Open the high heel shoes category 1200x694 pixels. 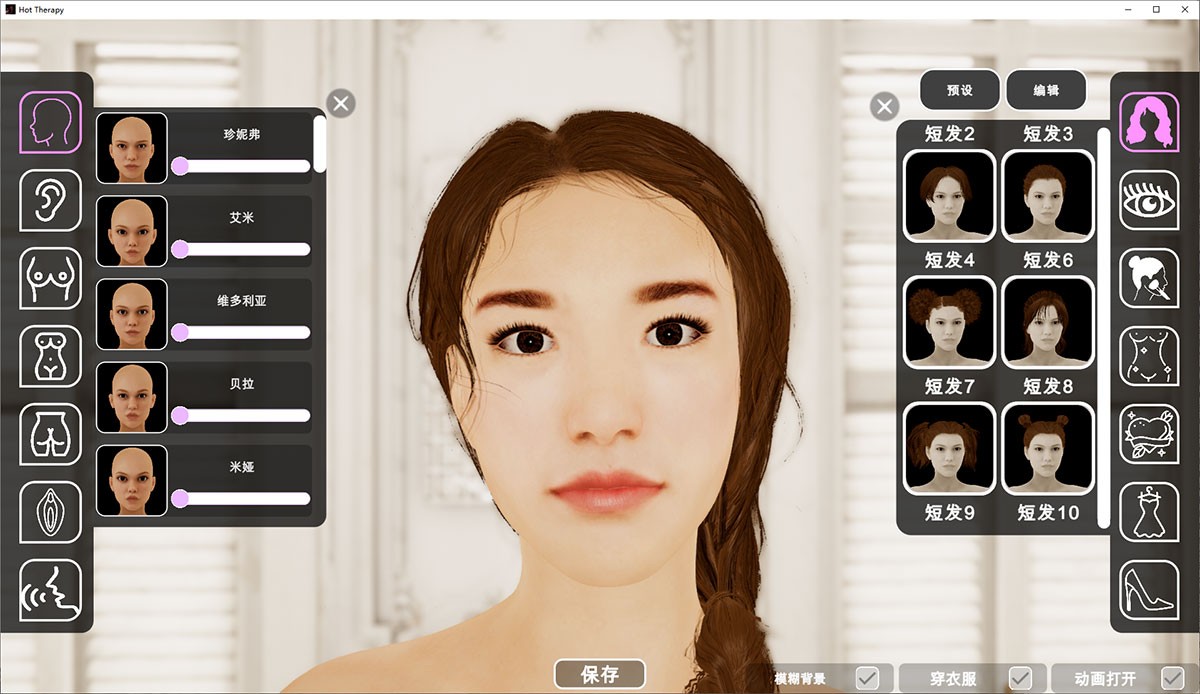[1148, 590]
